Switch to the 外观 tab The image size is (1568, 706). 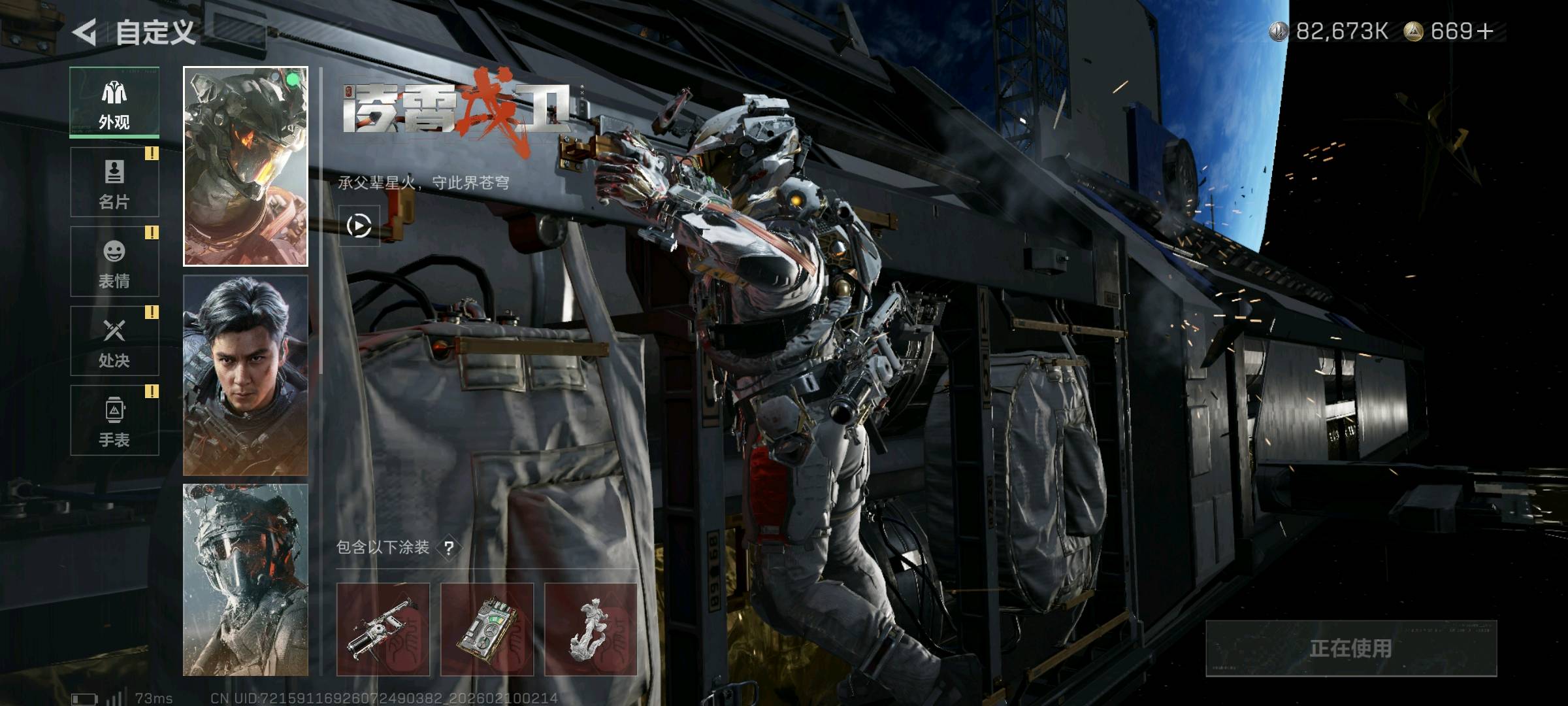[x=114, y=103]
